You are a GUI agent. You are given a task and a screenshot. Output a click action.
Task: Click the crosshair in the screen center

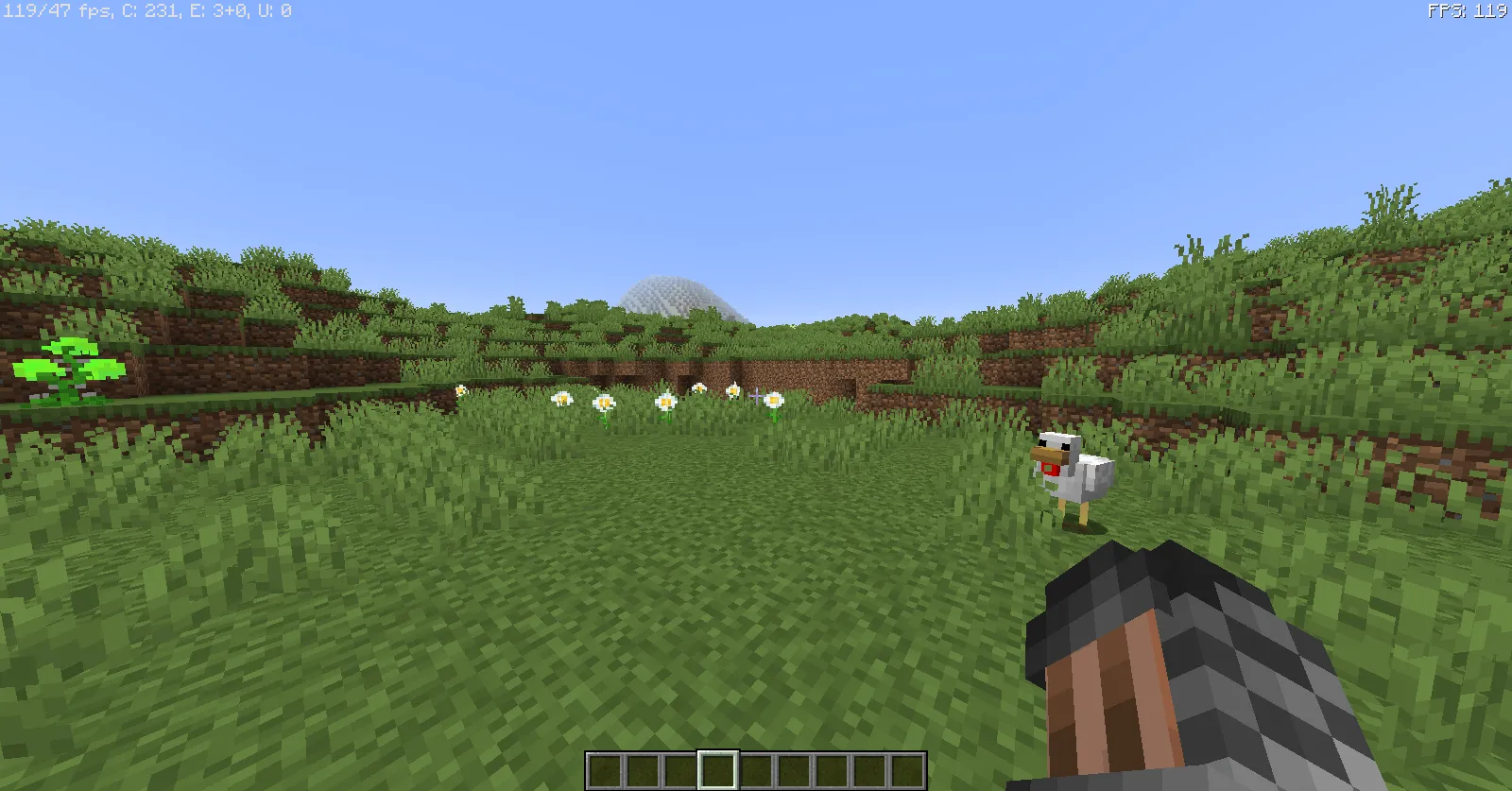pyautogui.click(x=756, y=395)
